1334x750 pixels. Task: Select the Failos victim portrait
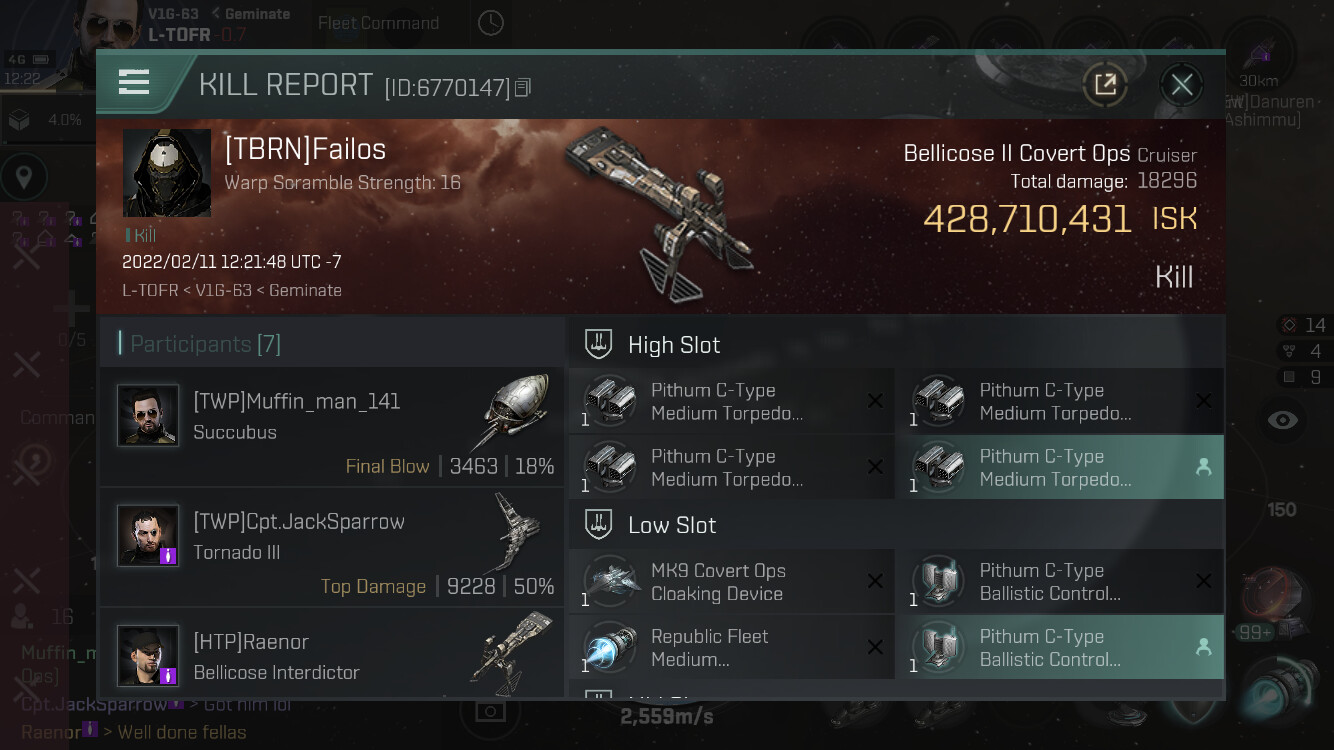[x=167, y=173]
